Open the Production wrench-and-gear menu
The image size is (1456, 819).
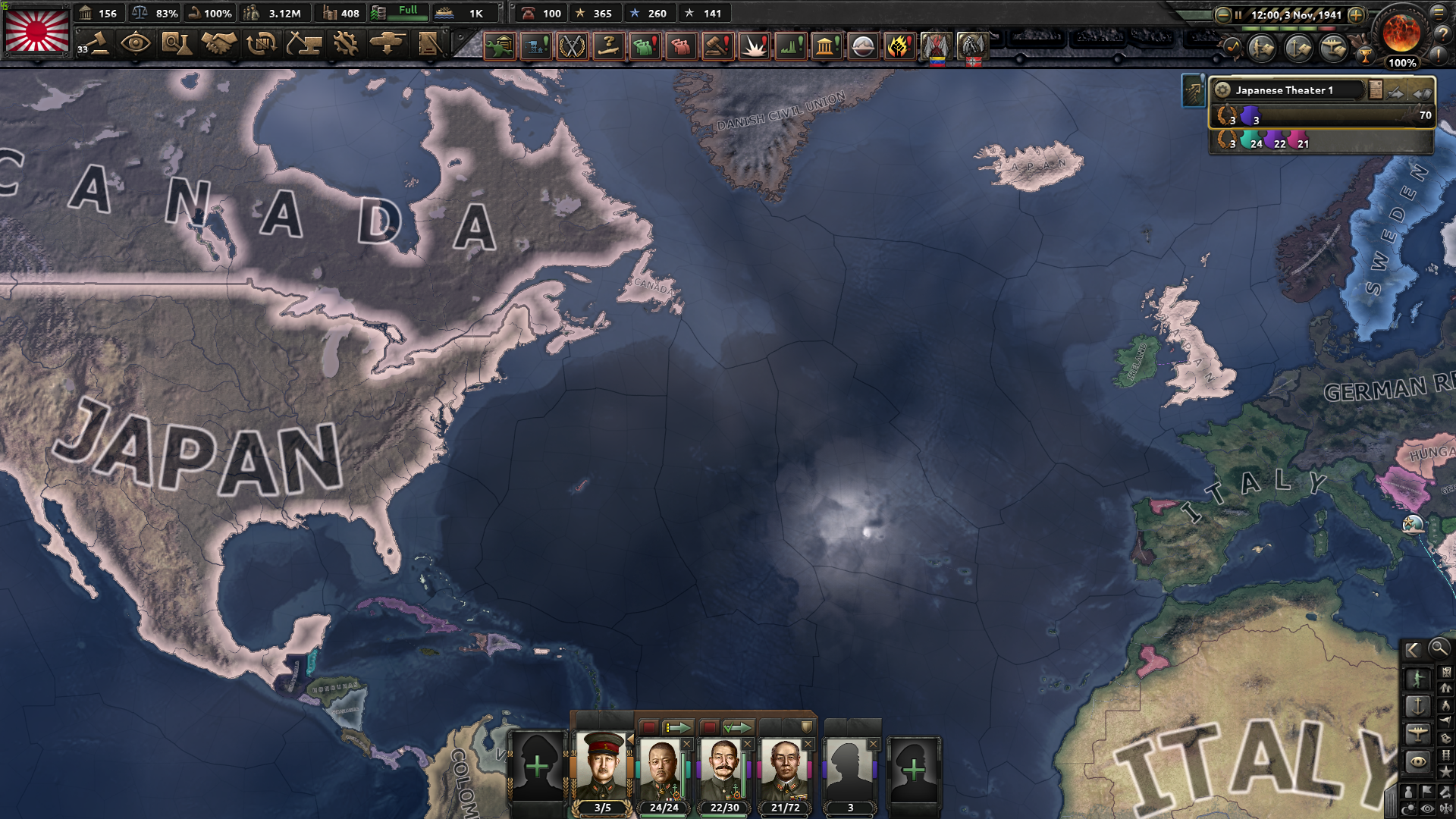click(346, 45)
